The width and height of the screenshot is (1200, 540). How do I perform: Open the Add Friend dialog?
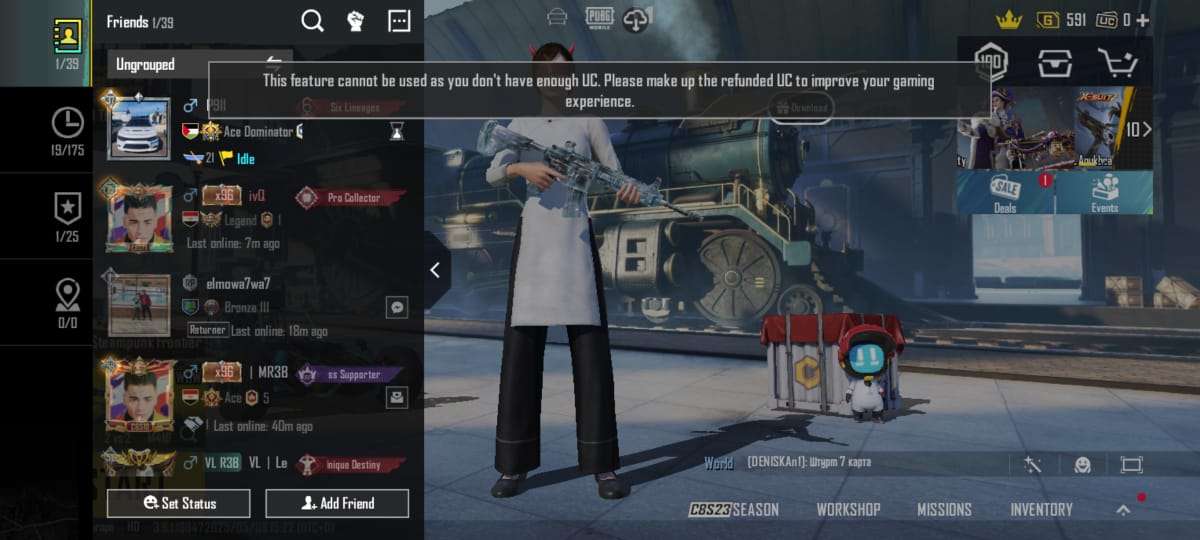point(337,503)
